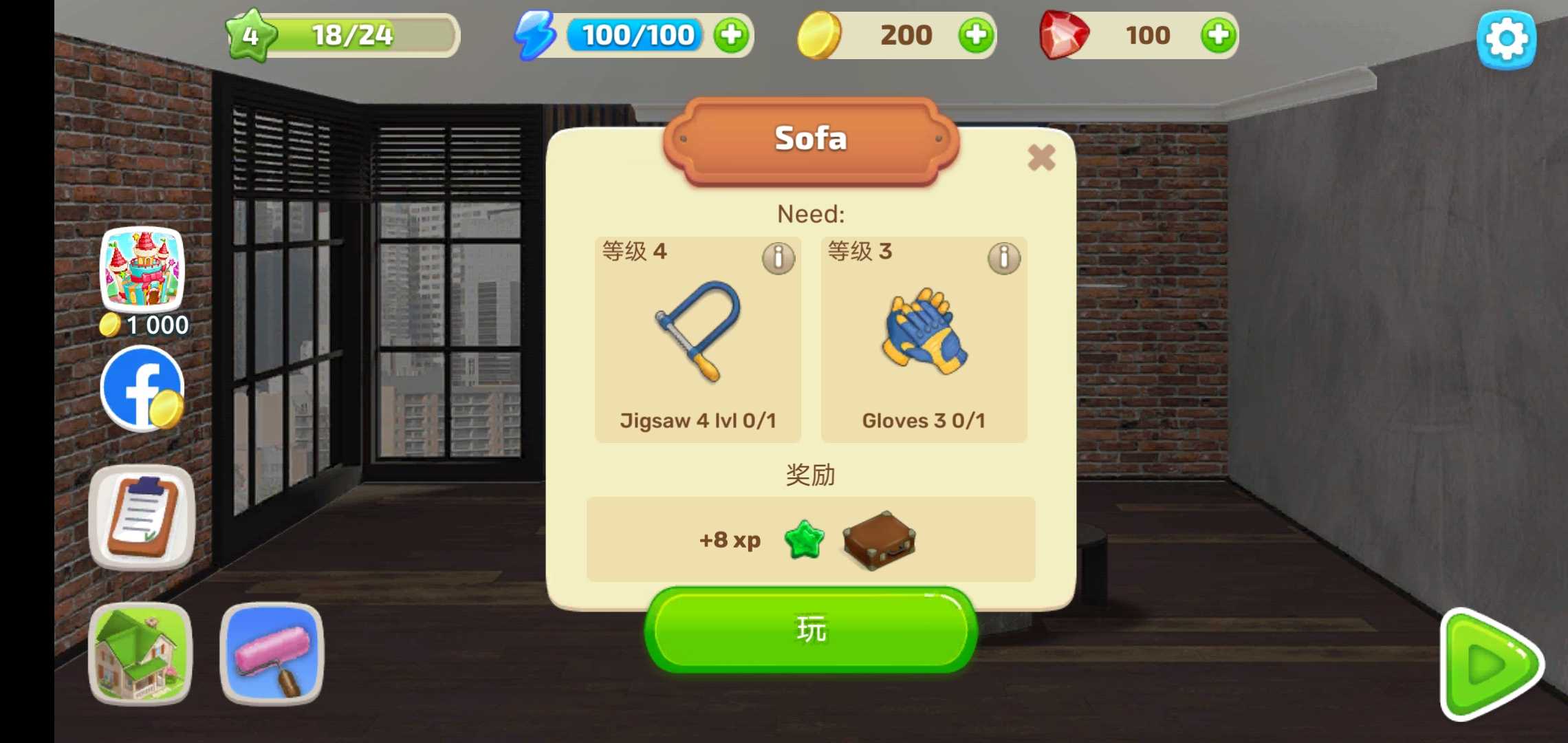This screenshot has height=743, width=1568.
Task: Close the Sofa requirements dialog
Action: tap(1041, 158)
